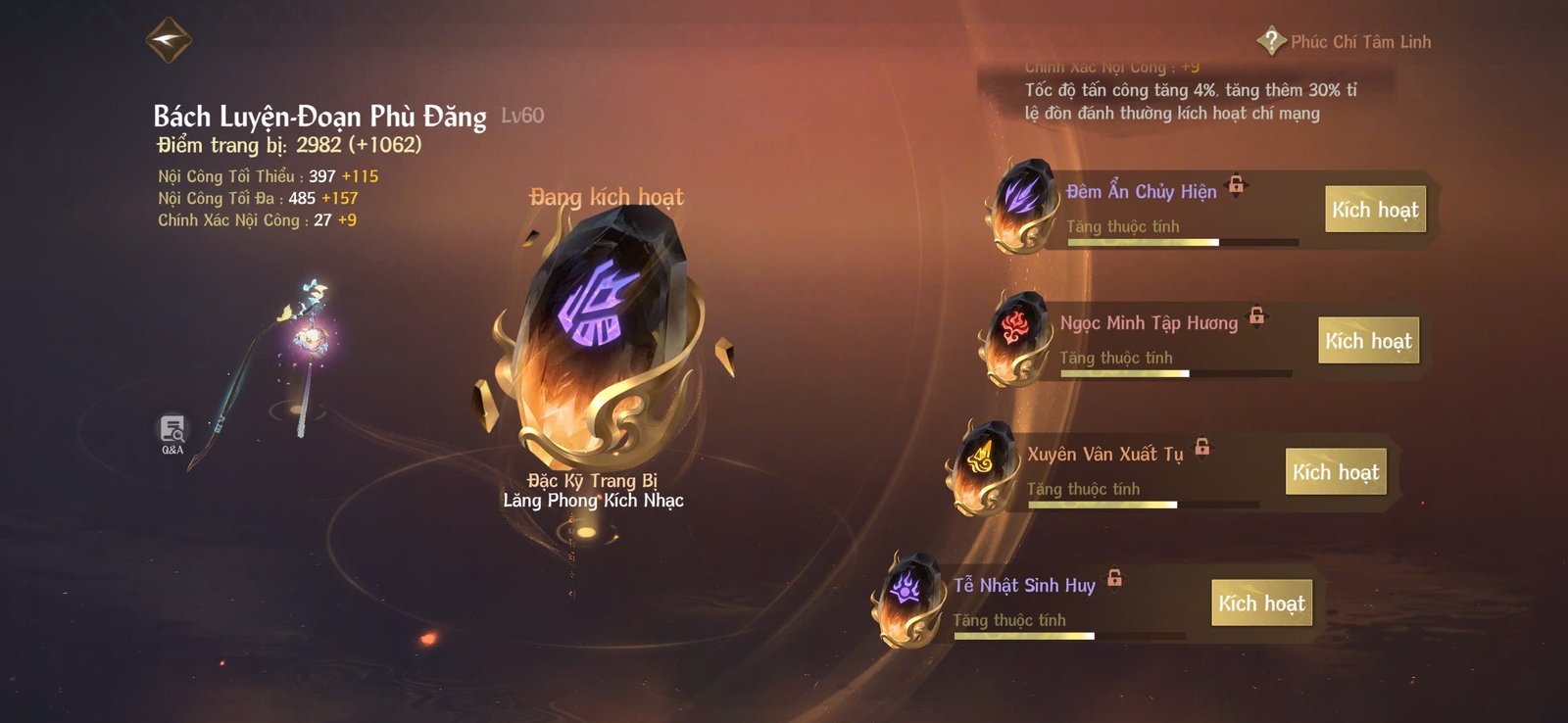This screenshot has width=1568, height=723.
Task: Tap the back arrow at top left
Action: click(x=168, y=42)
